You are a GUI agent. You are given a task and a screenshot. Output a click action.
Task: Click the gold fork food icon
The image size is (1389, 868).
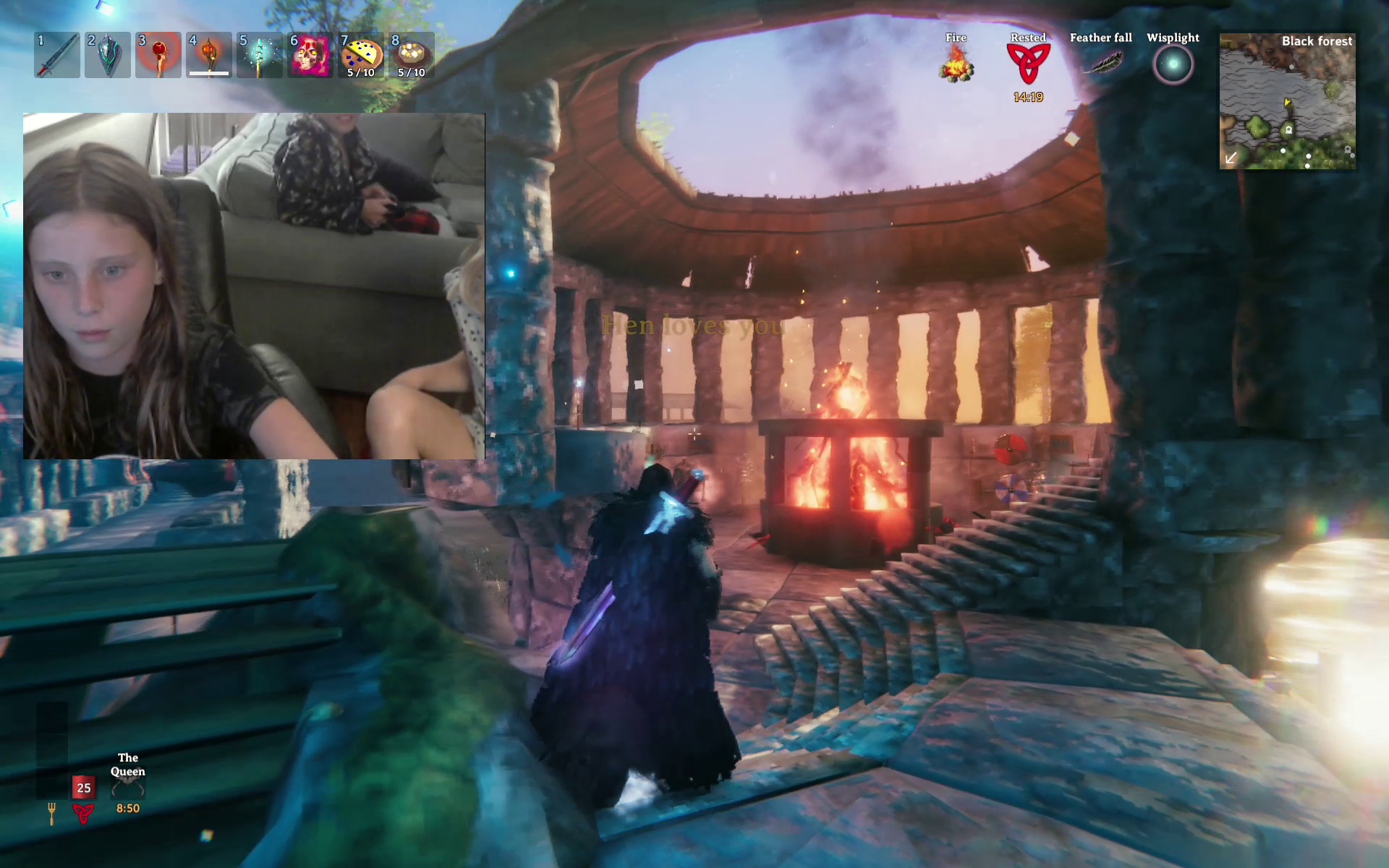click(x=51, y=813)
